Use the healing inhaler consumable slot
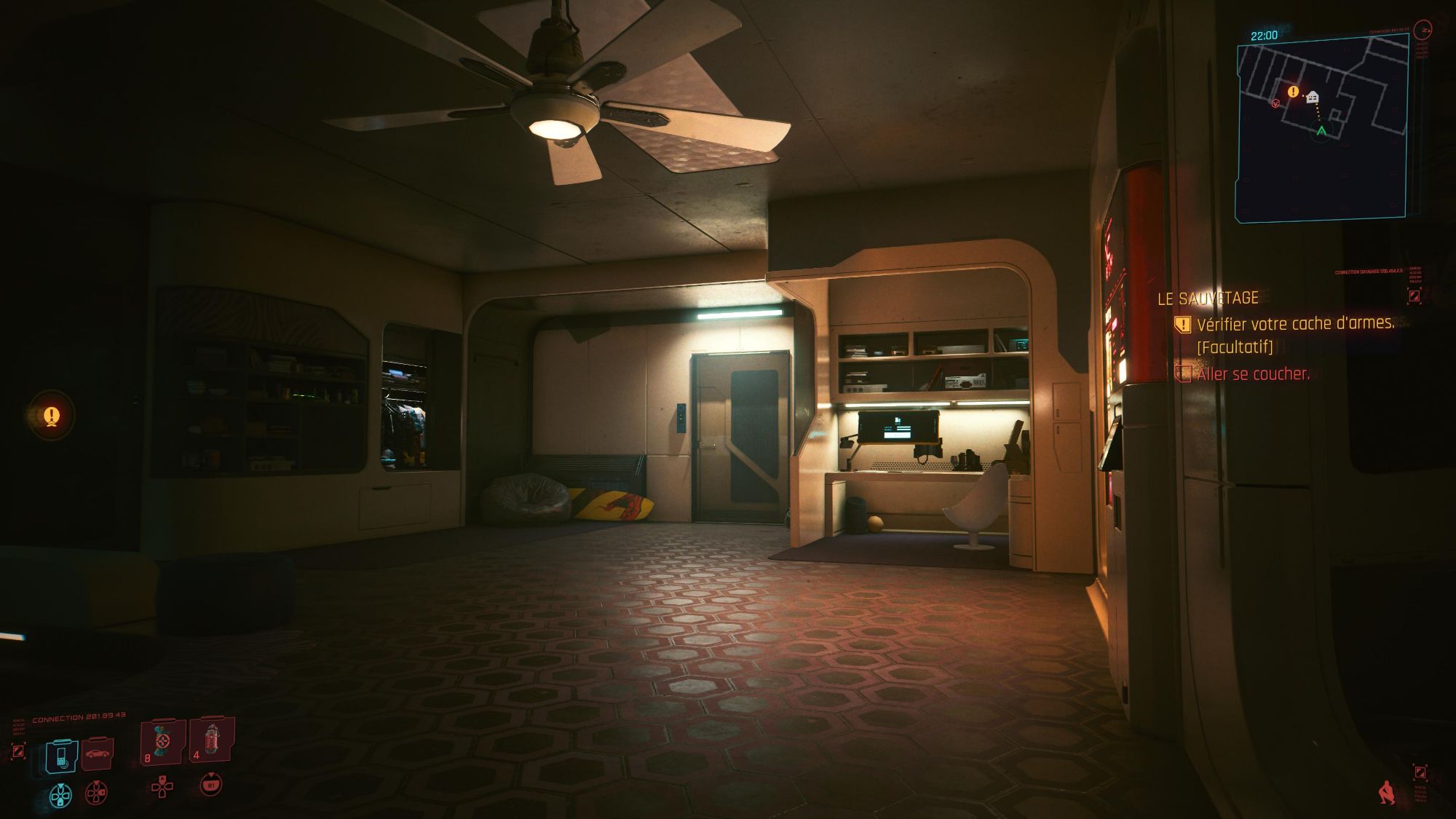The image size is (1456, 819). coord(162,743)
